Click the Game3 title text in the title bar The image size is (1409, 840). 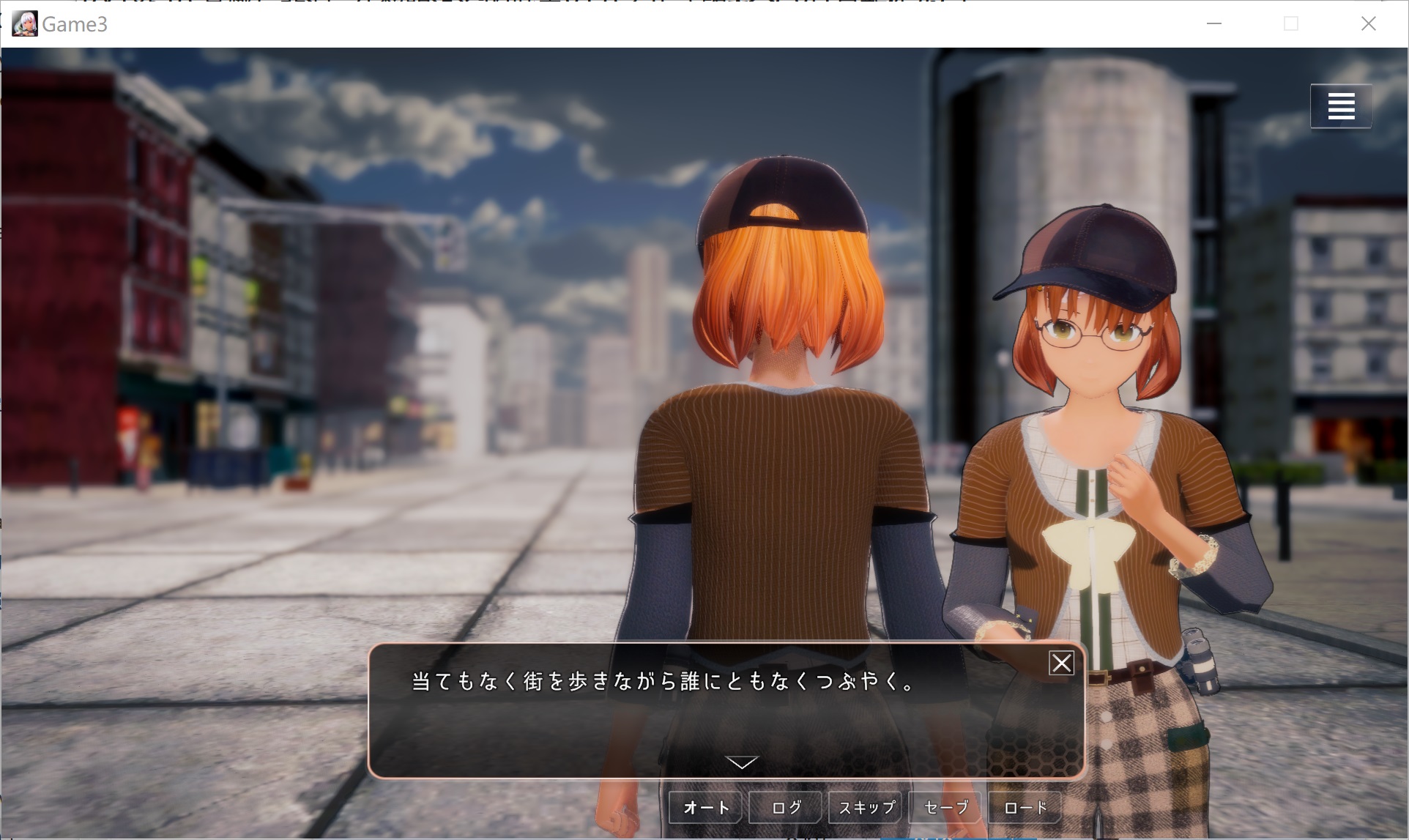tap(75, 23)
